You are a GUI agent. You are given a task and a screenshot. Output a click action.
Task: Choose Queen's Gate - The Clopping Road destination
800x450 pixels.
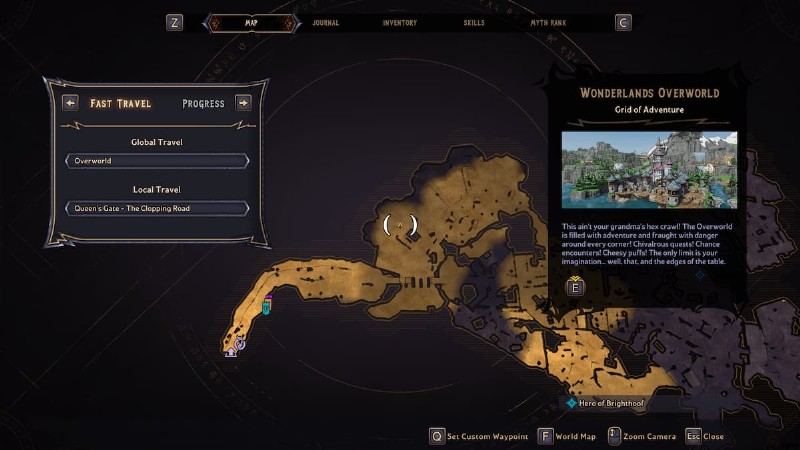click(x=157, y=208)
